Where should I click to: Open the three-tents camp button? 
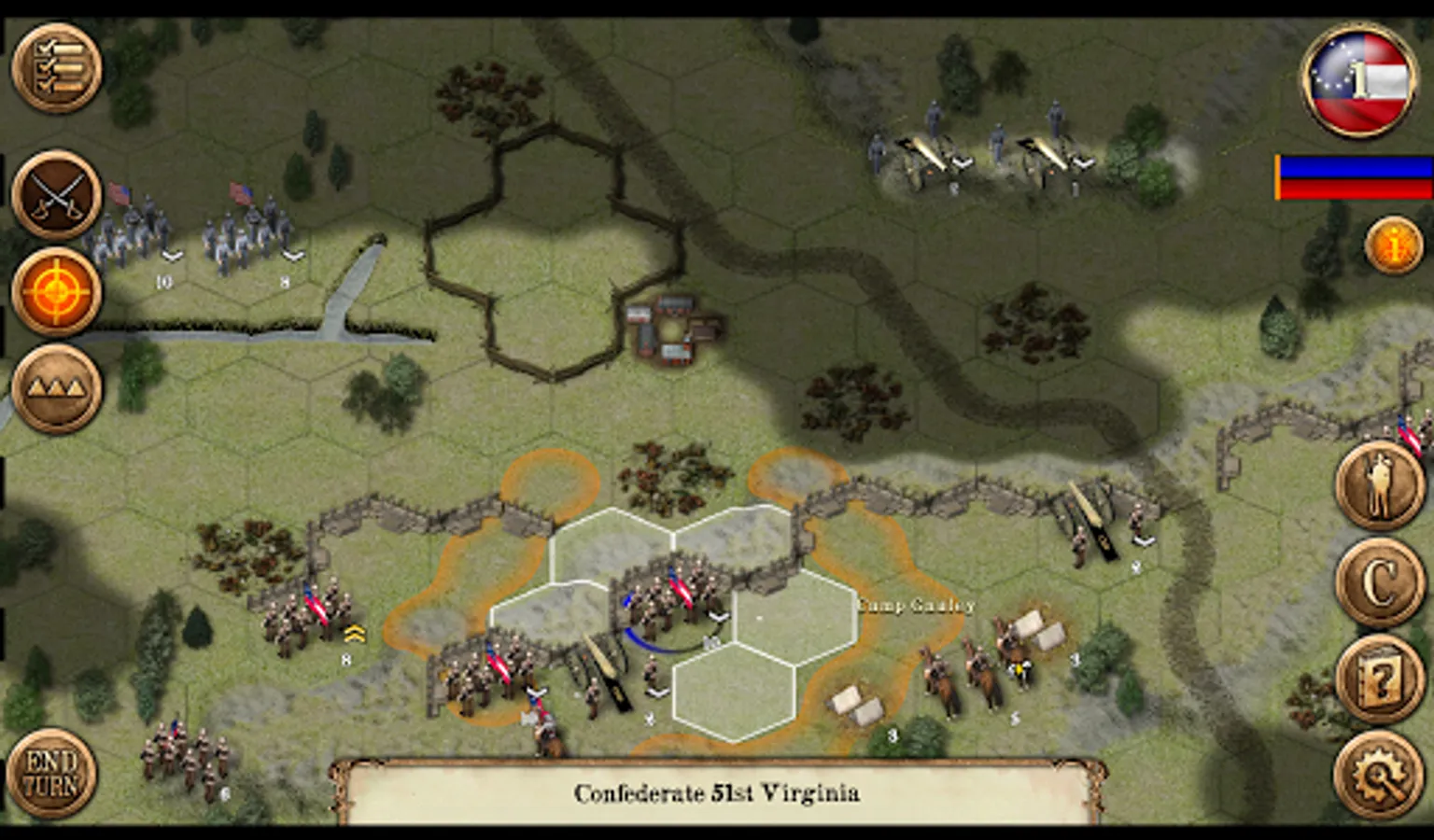57,387
